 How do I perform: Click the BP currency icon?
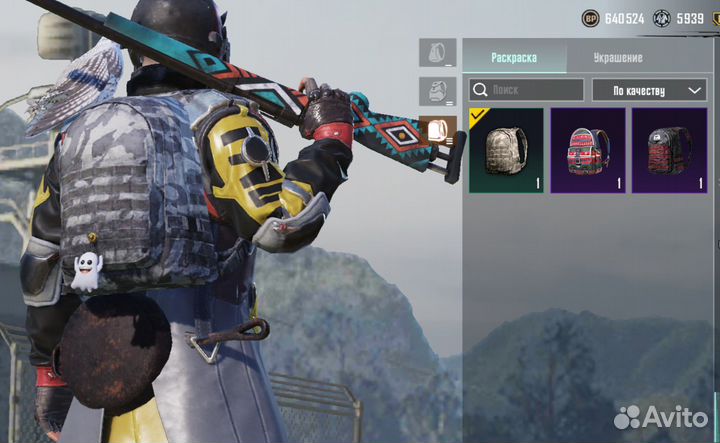pyautogui.click(x=590, y=18)
